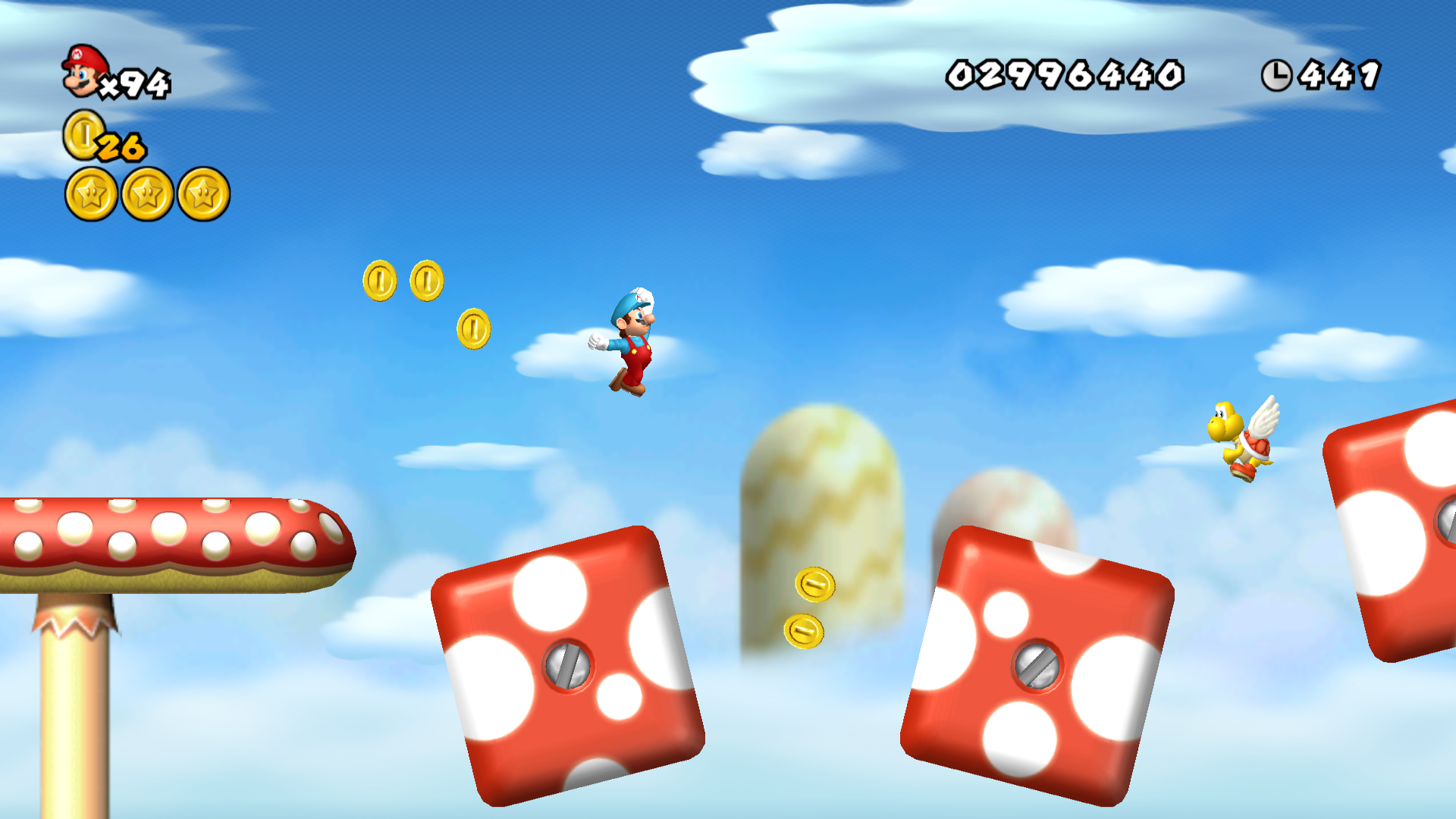
Task: Click the third star coin medal
Action: coord(202,192)
